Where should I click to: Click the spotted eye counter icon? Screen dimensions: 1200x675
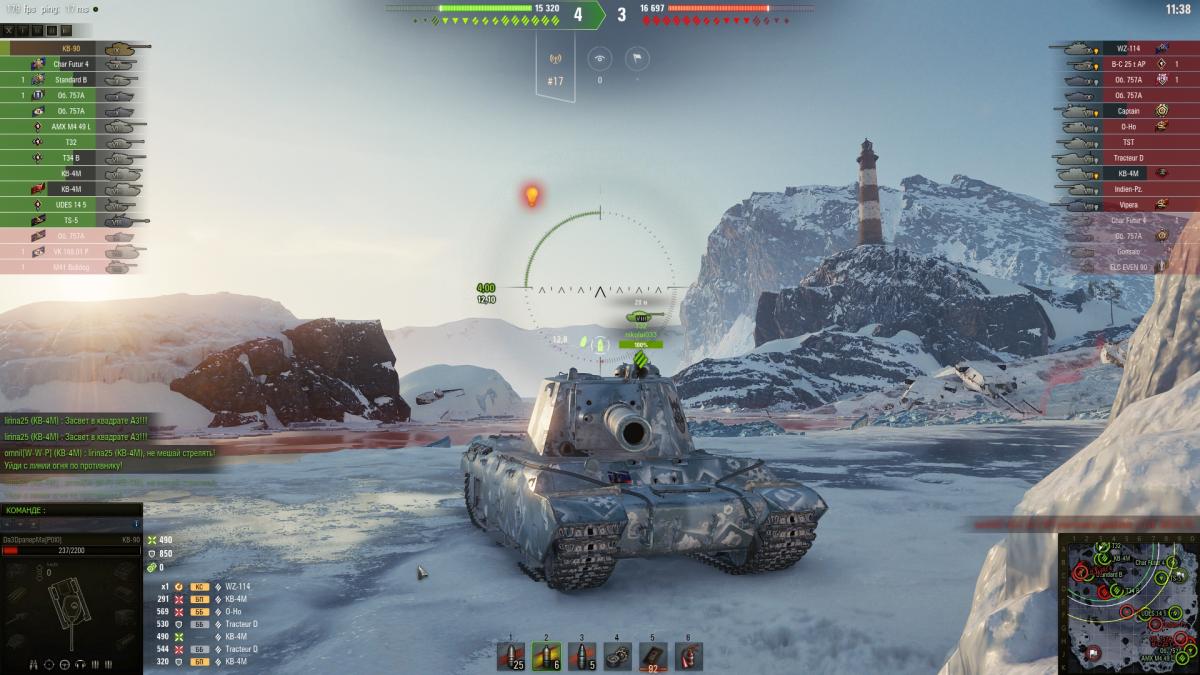coord(600,58)
